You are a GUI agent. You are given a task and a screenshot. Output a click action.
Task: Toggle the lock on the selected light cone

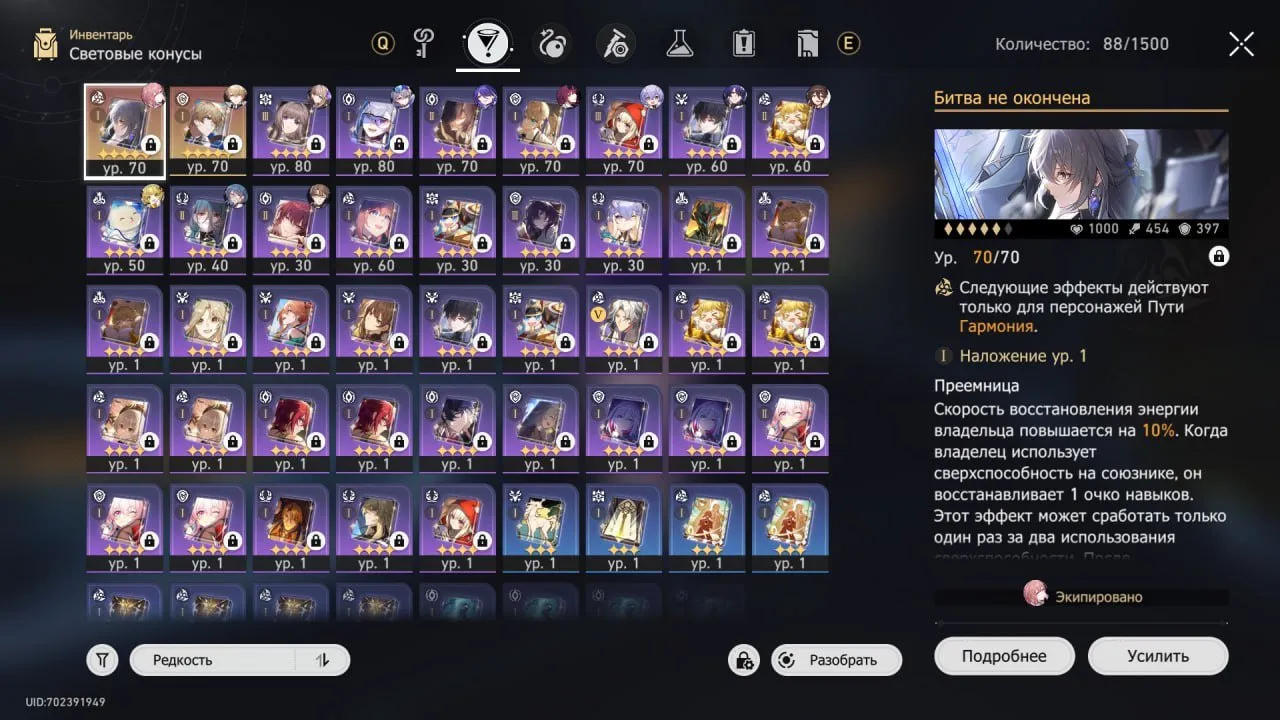click(x=1218, y=256)
